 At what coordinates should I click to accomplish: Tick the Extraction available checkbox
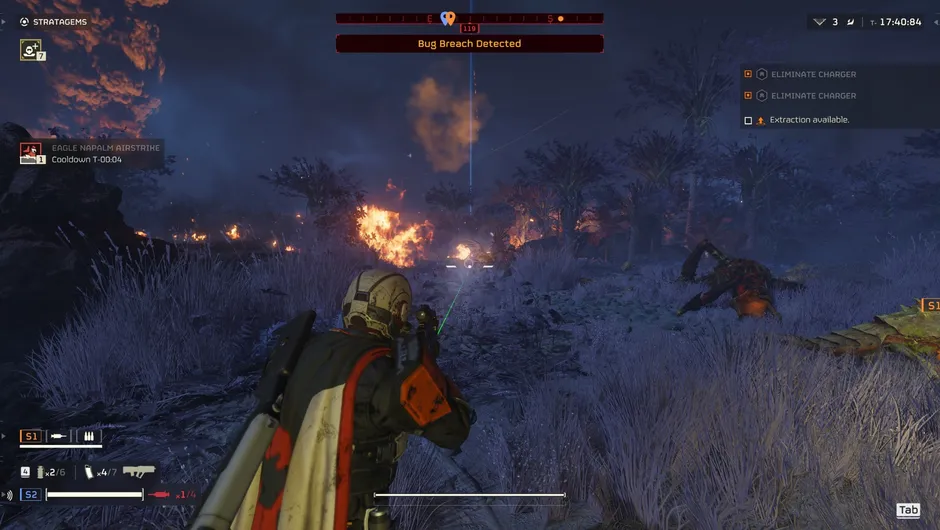[x=748, y=120]
